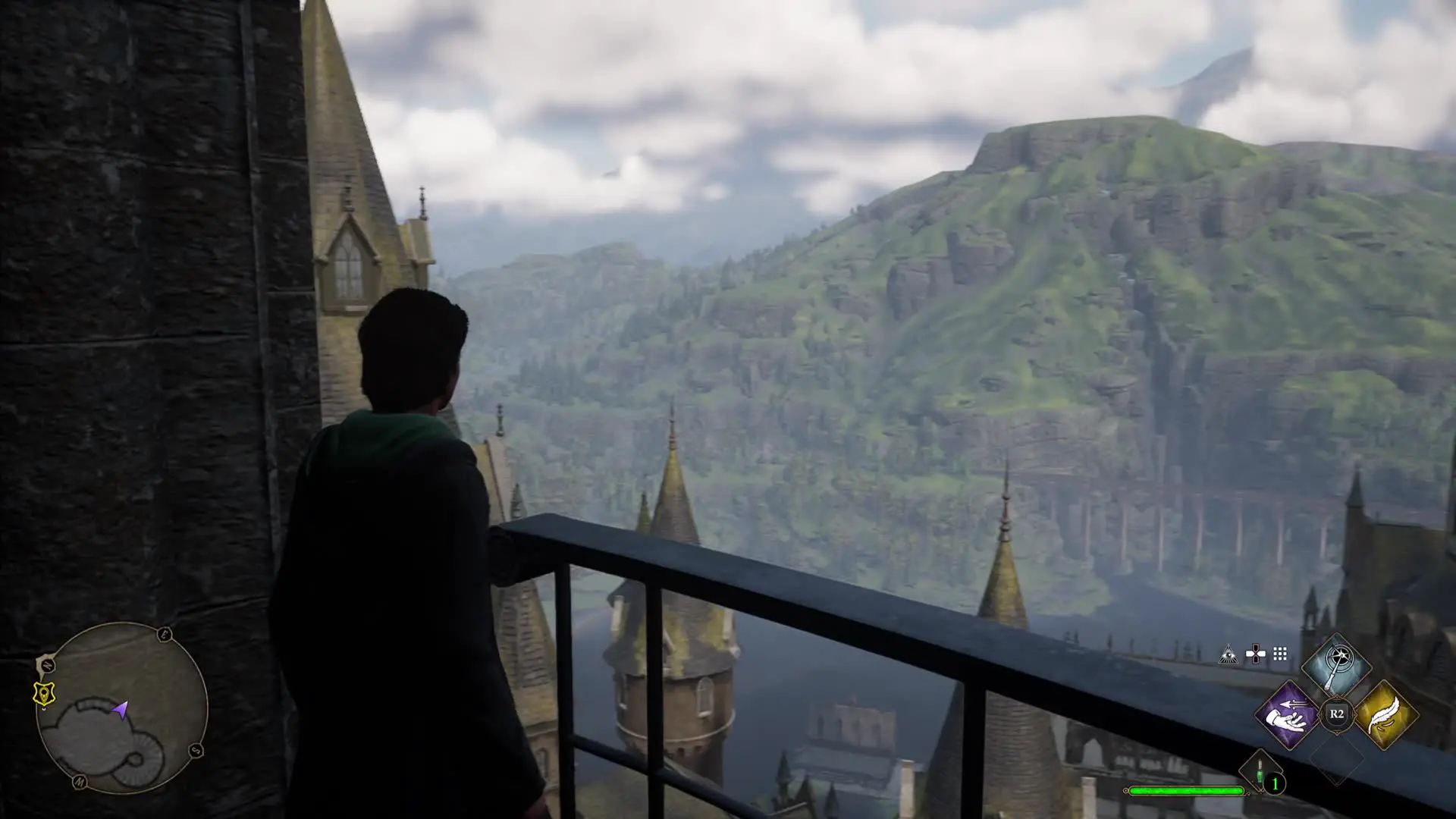This screenshot has height=819, width=1456.
Task: Activate the purple Accio hand spell
Action: point(1288,714)
